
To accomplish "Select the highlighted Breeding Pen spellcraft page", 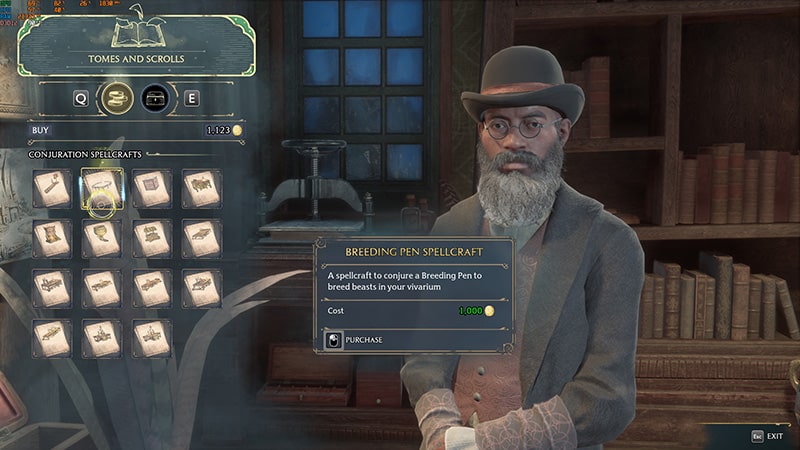I will [101, 187].
